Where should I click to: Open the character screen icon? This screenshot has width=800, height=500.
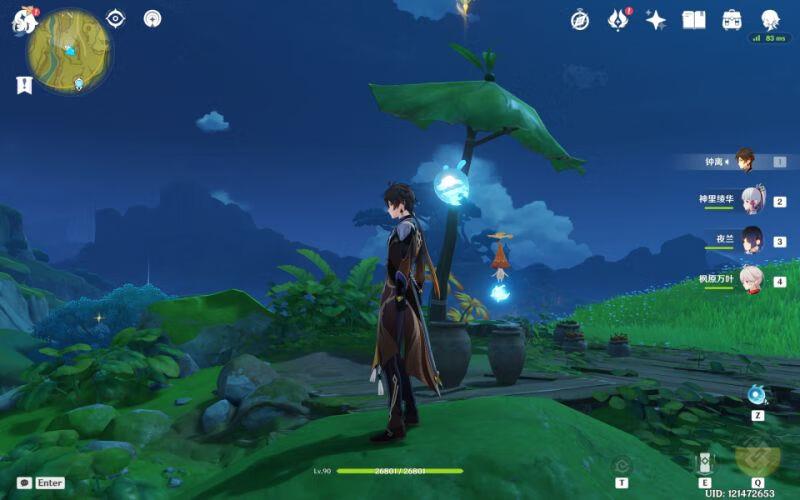[x=770, y=20]
